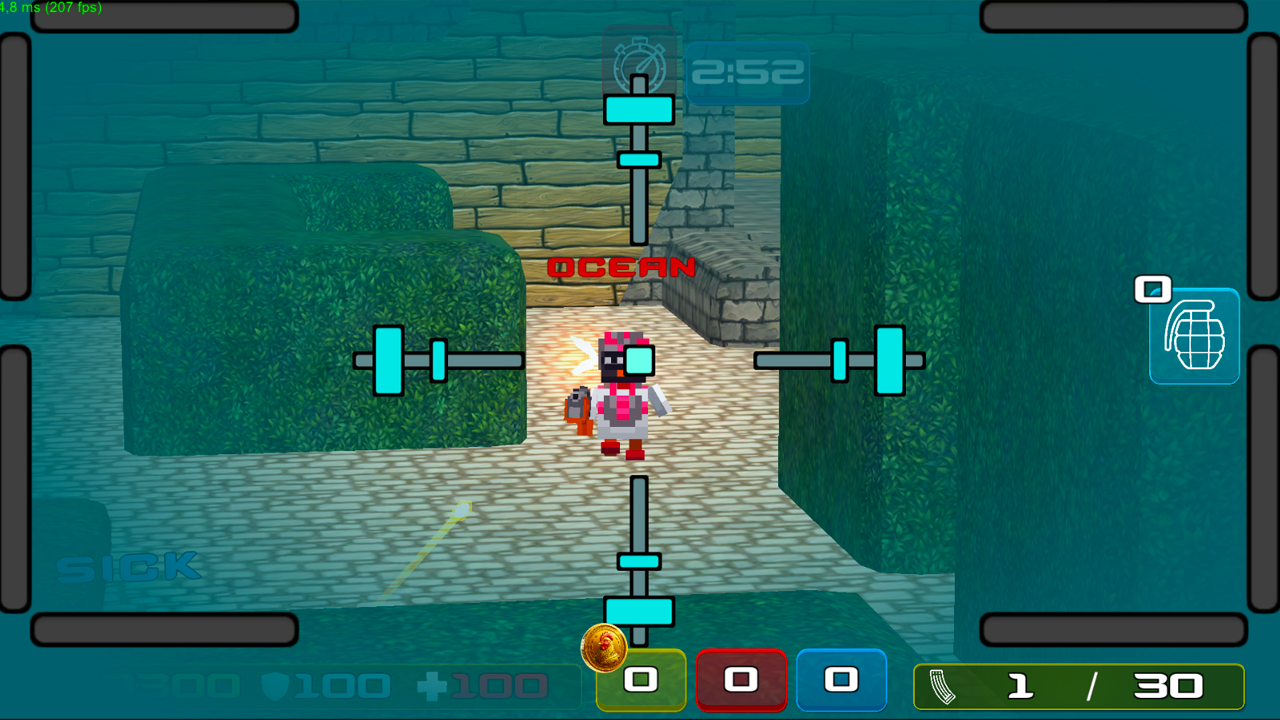Click the red team score box
The width and height of the screenshot is (1280, 720).
tap(742, 680)
